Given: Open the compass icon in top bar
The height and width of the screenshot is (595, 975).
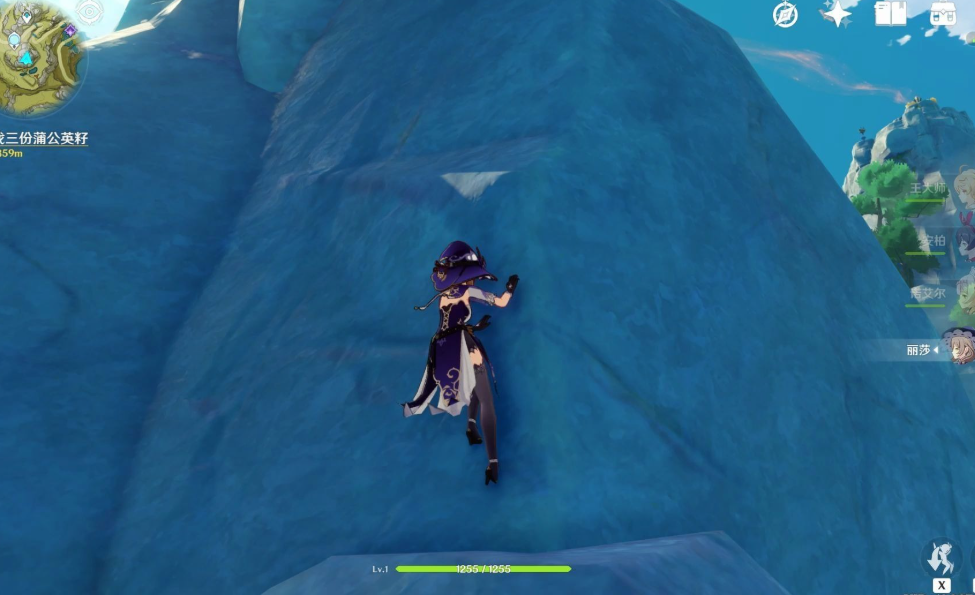Looking at the screenshot, I should coord(786,14).
